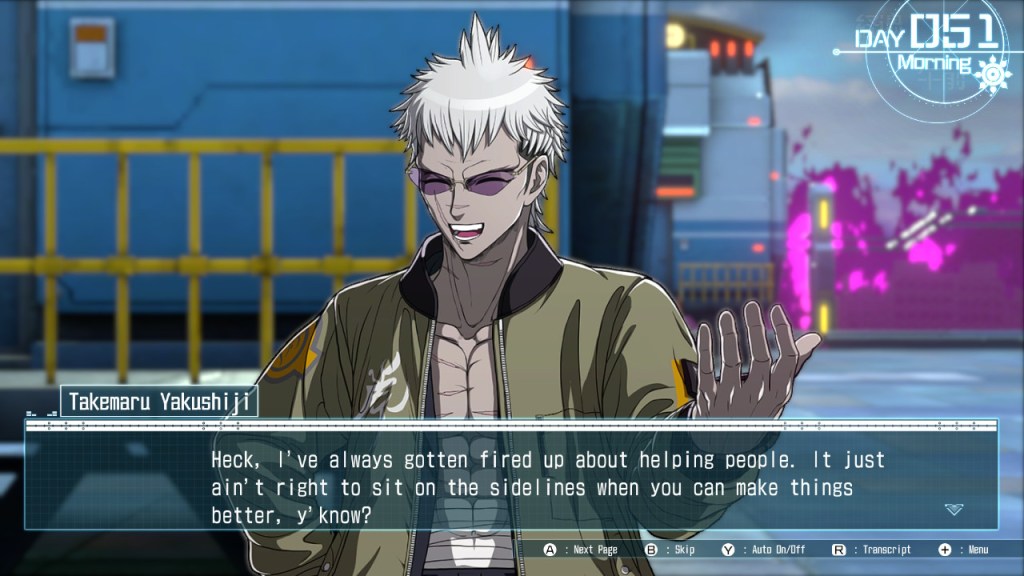Click the dialogue advance arrow indicator
This screenshot has height=576, width=1024.
(954, 509)
